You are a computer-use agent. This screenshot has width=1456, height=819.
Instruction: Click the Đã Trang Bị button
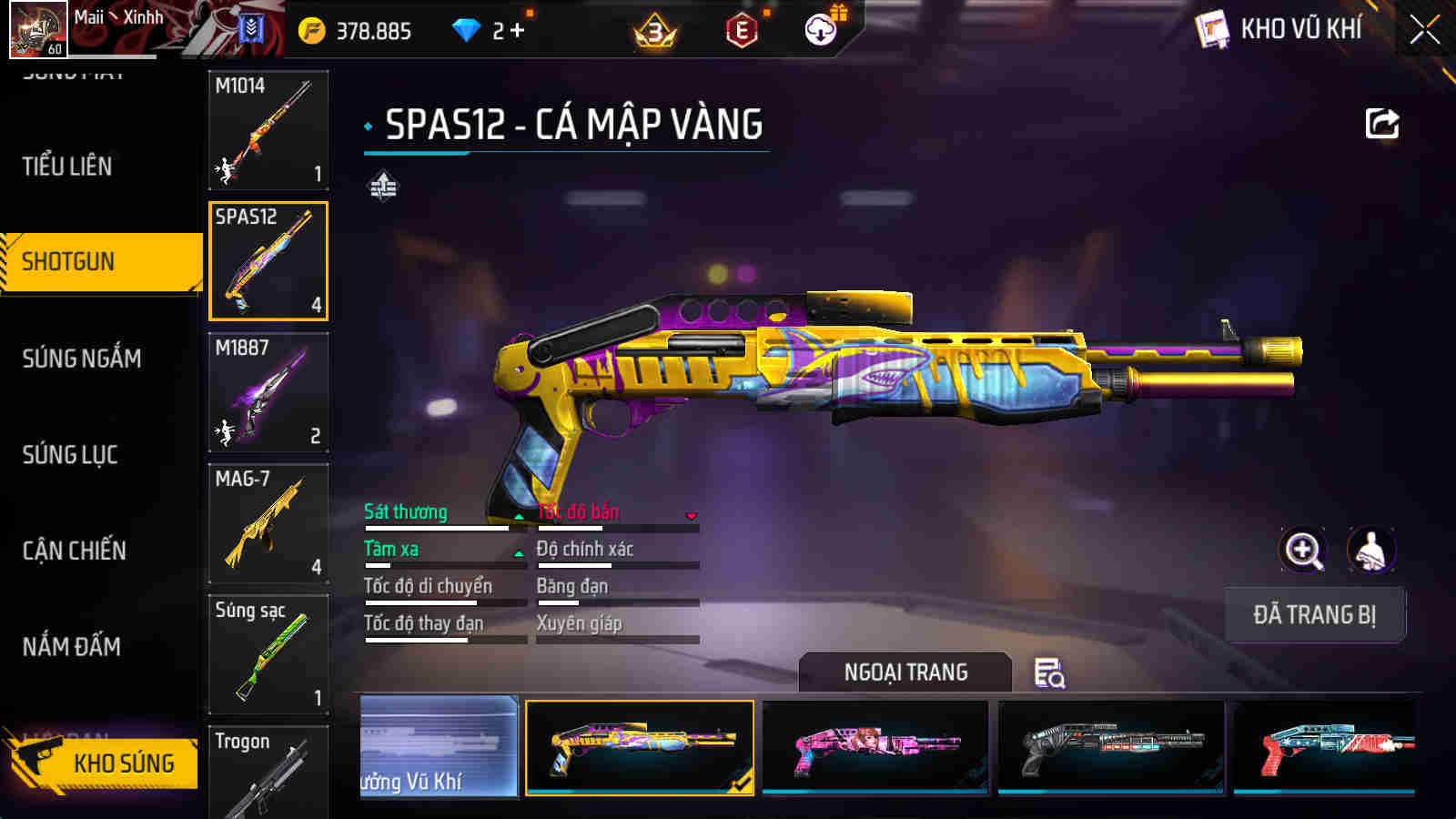click(1314, 615)
